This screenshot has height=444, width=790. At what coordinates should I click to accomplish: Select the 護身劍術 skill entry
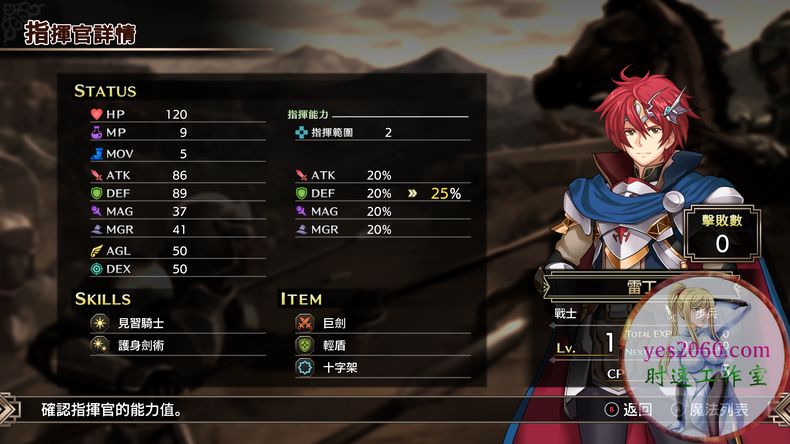[143, 345]
